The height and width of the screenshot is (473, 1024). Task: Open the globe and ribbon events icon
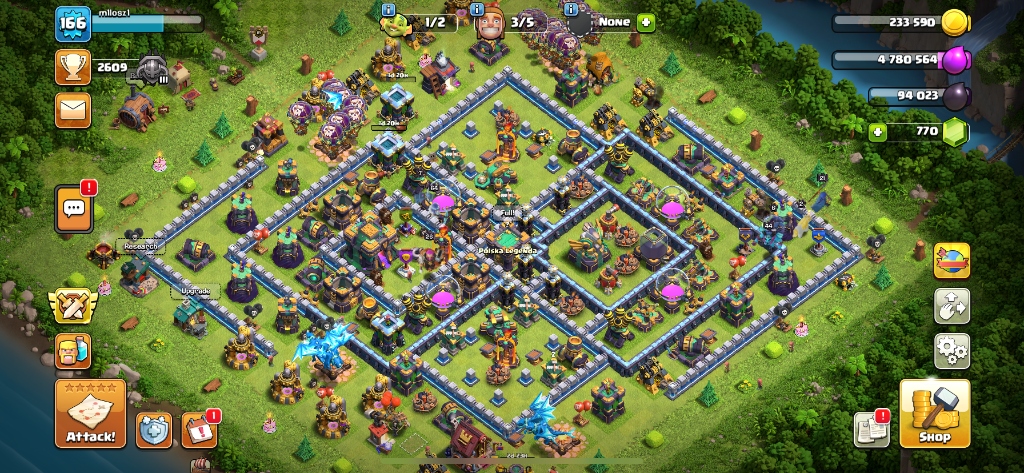pyautogui.click(x=951, y=261)
